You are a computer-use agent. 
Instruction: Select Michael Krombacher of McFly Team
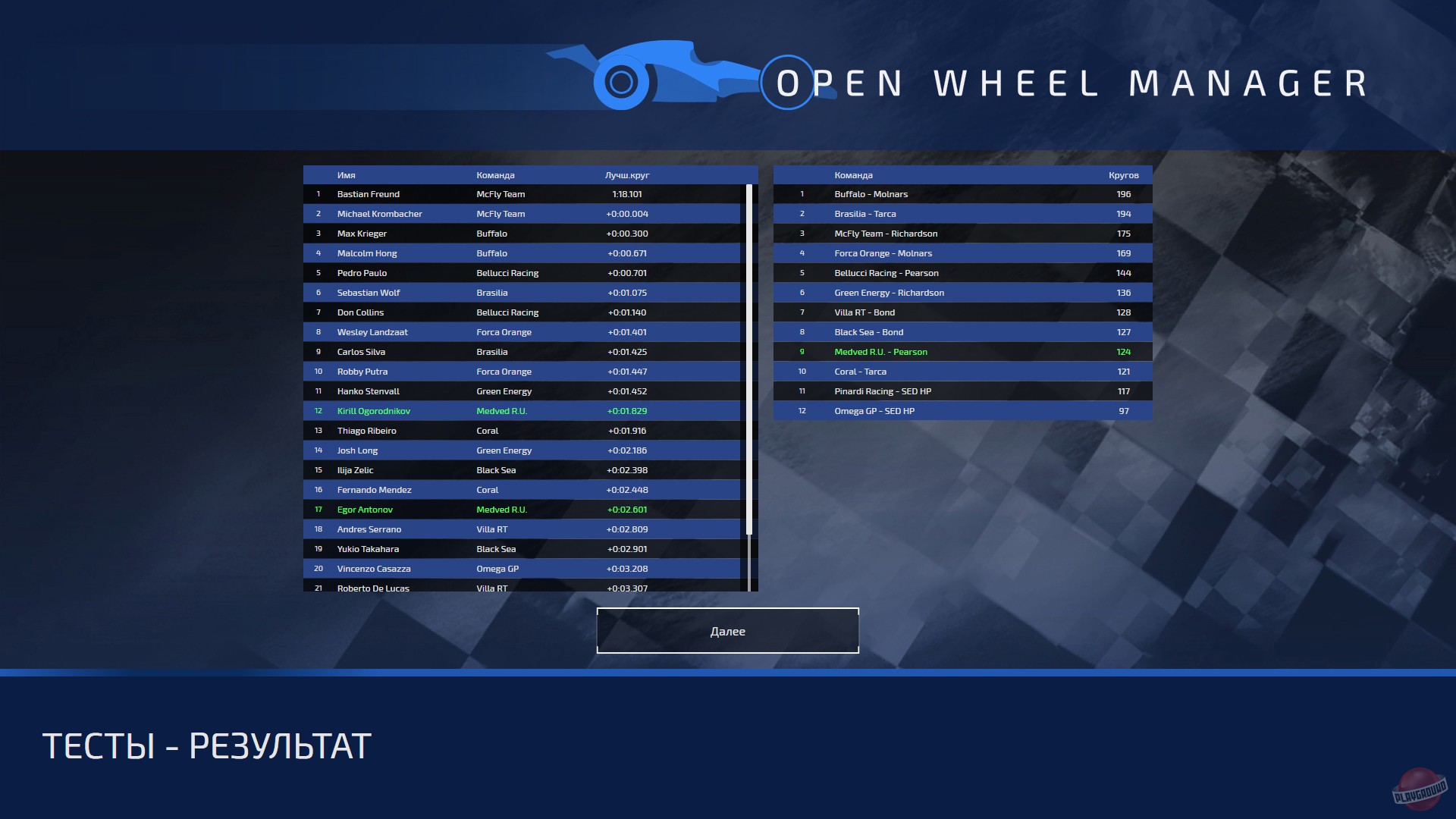(379, 213)
